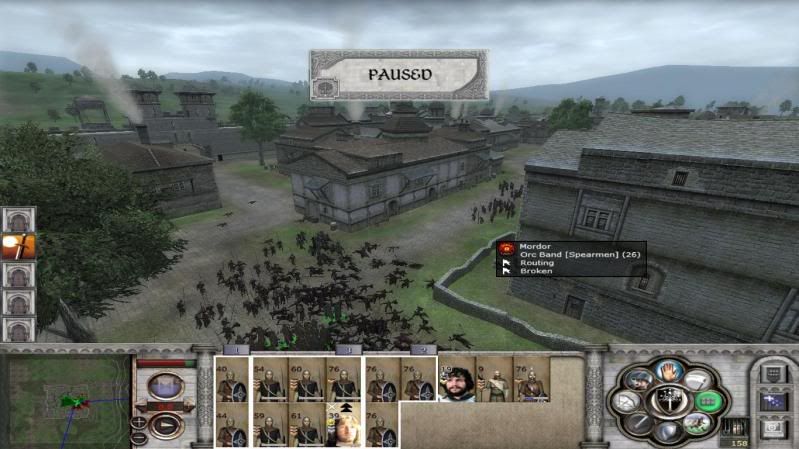Choose the unit card showing 59 men

[270, 426]
